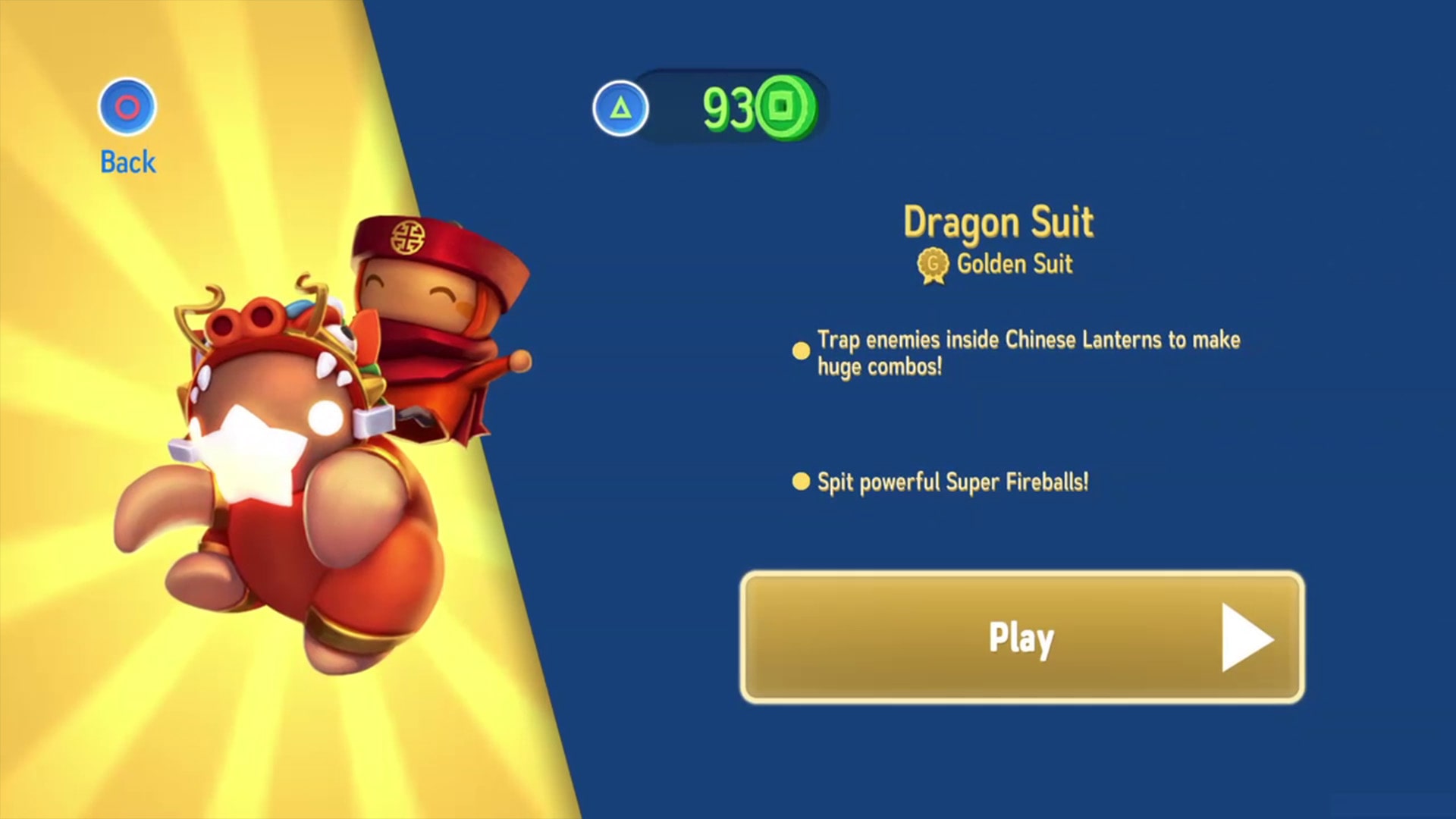1456x819 pixels.
Task: Expand the Dragon Suit details heading
Action: [999, 223]
